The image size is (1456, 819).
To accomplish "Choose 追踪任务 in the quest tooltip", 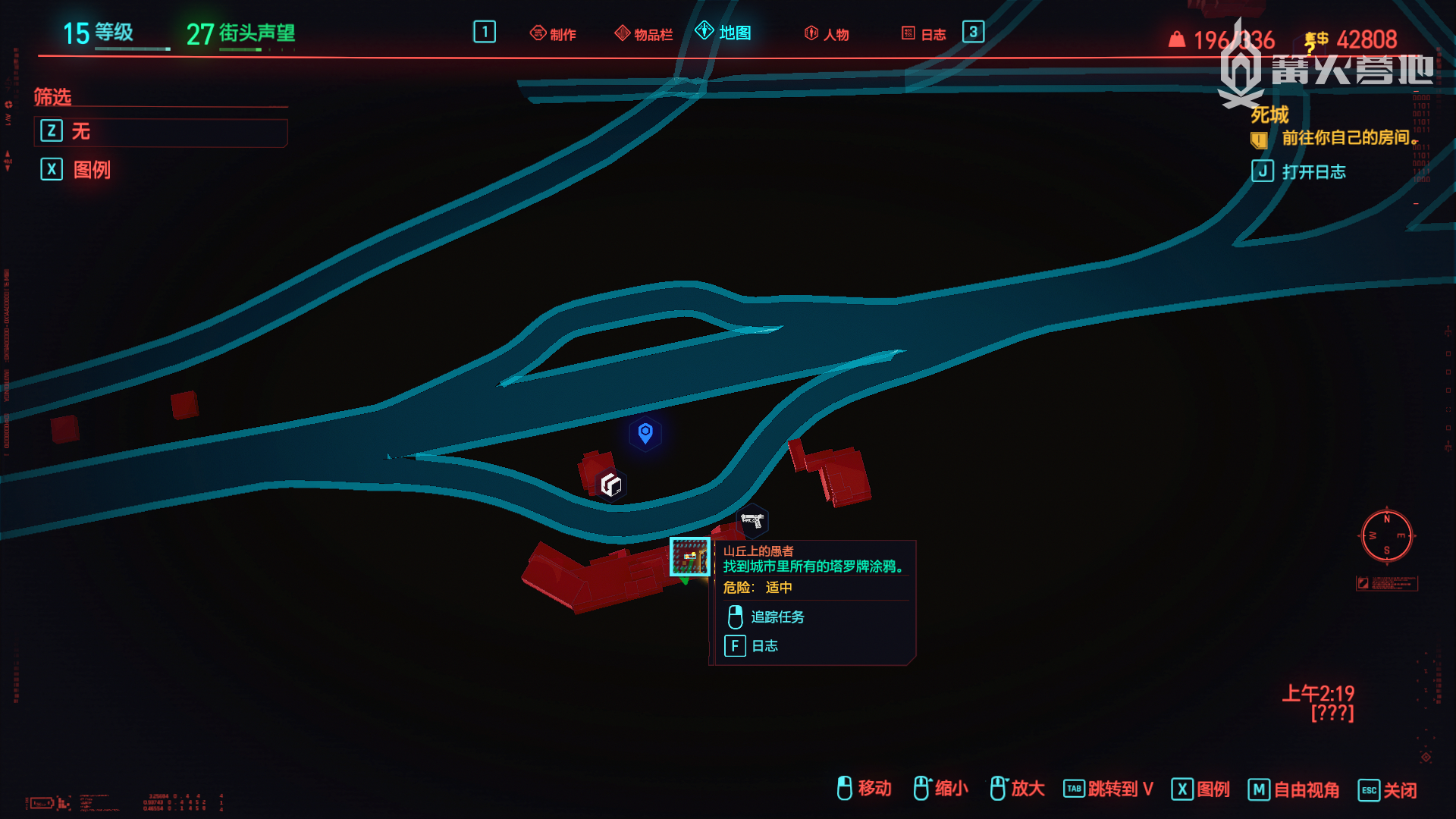I will coord(777,617).
